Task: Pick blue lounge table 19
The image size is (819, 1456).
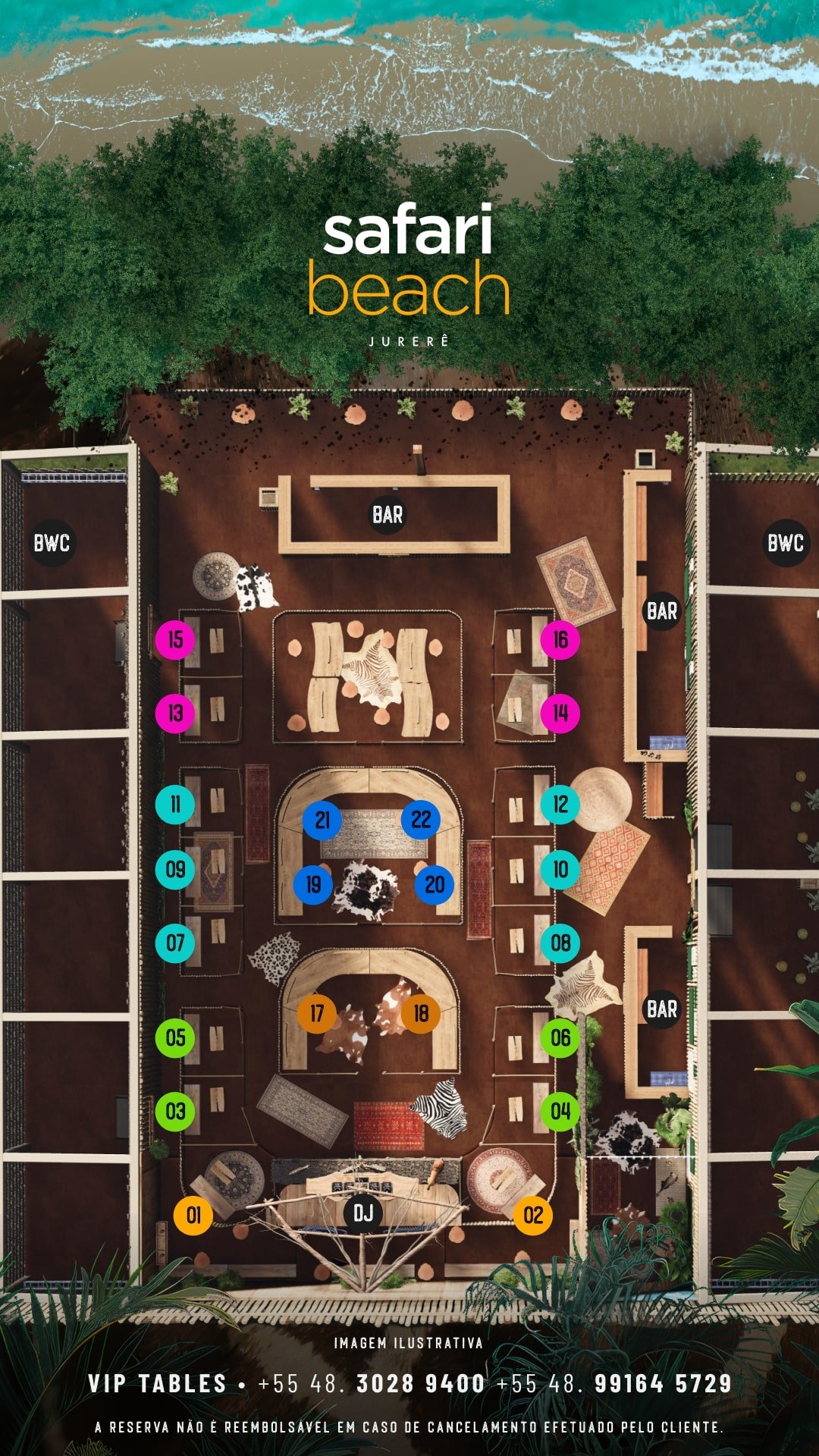Action: (x=313, y=884)
